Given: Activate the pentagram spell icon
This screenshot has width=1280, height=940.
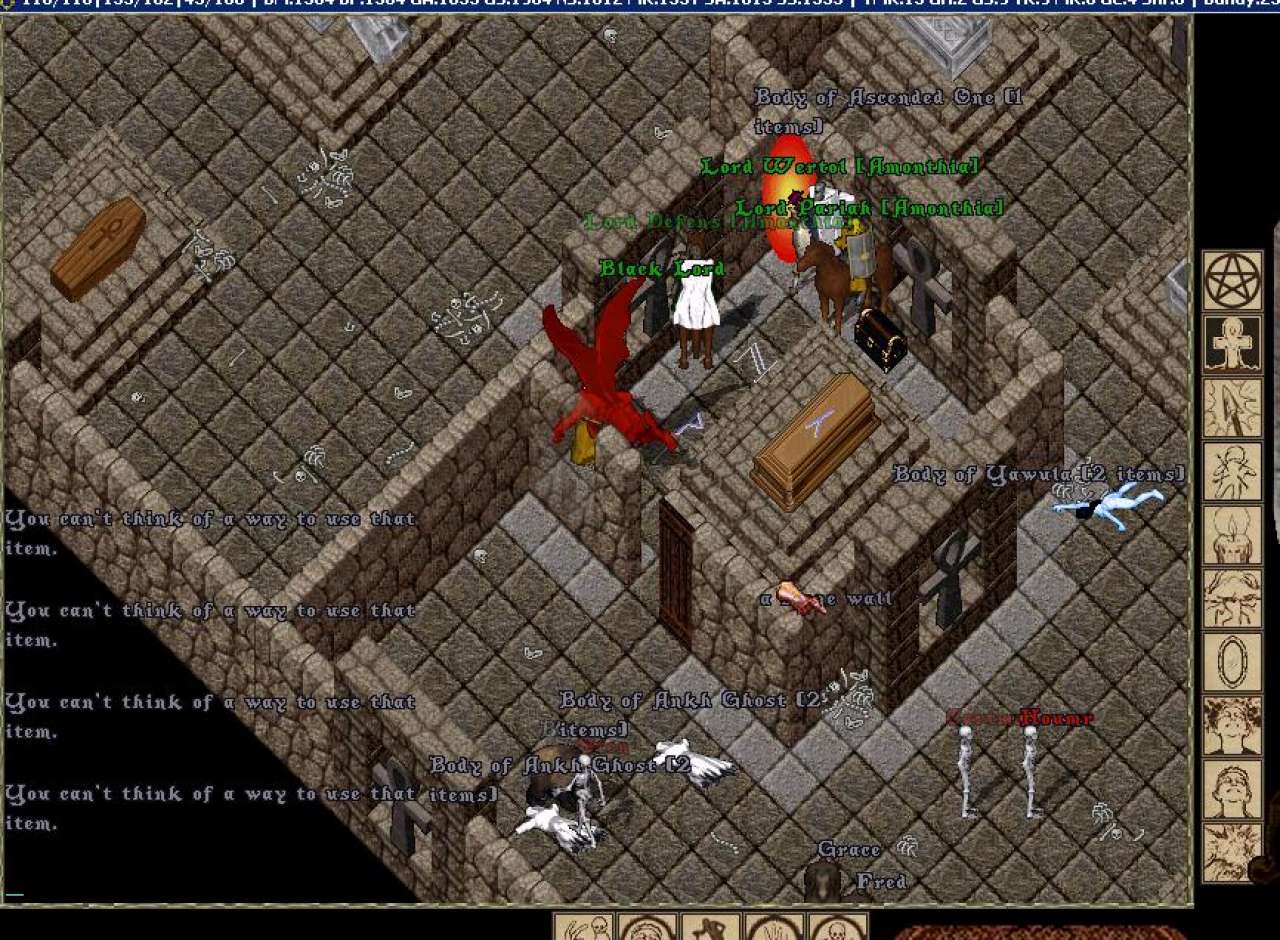Looking at the screenshot, I should 1232,281.
